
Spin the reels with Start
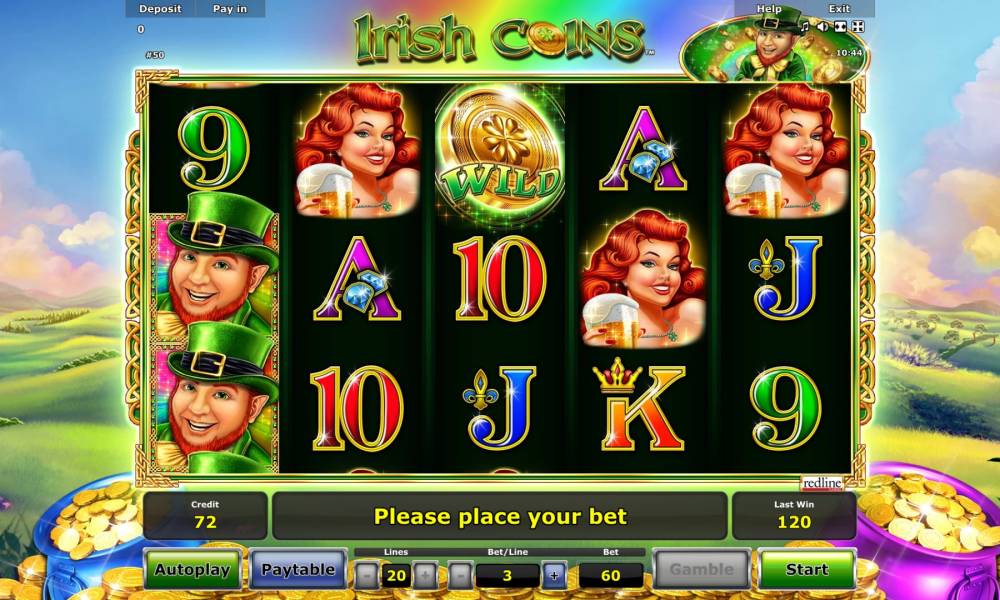pos(806,570)
